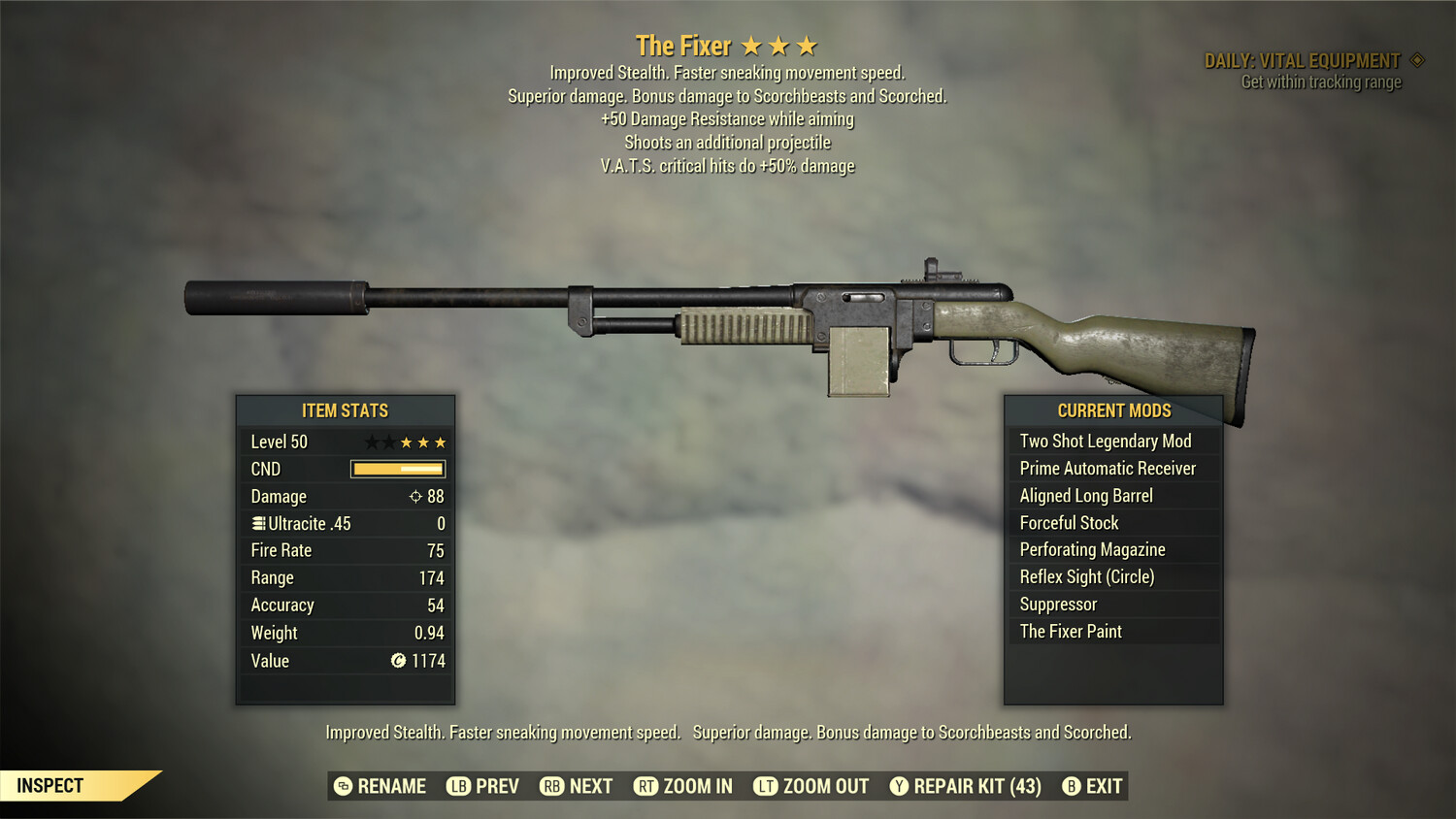Screen dimensions: 1456x819
Task: Click the RT Zoom In icon
Action: pyautogui.click(x=645, y=786)
